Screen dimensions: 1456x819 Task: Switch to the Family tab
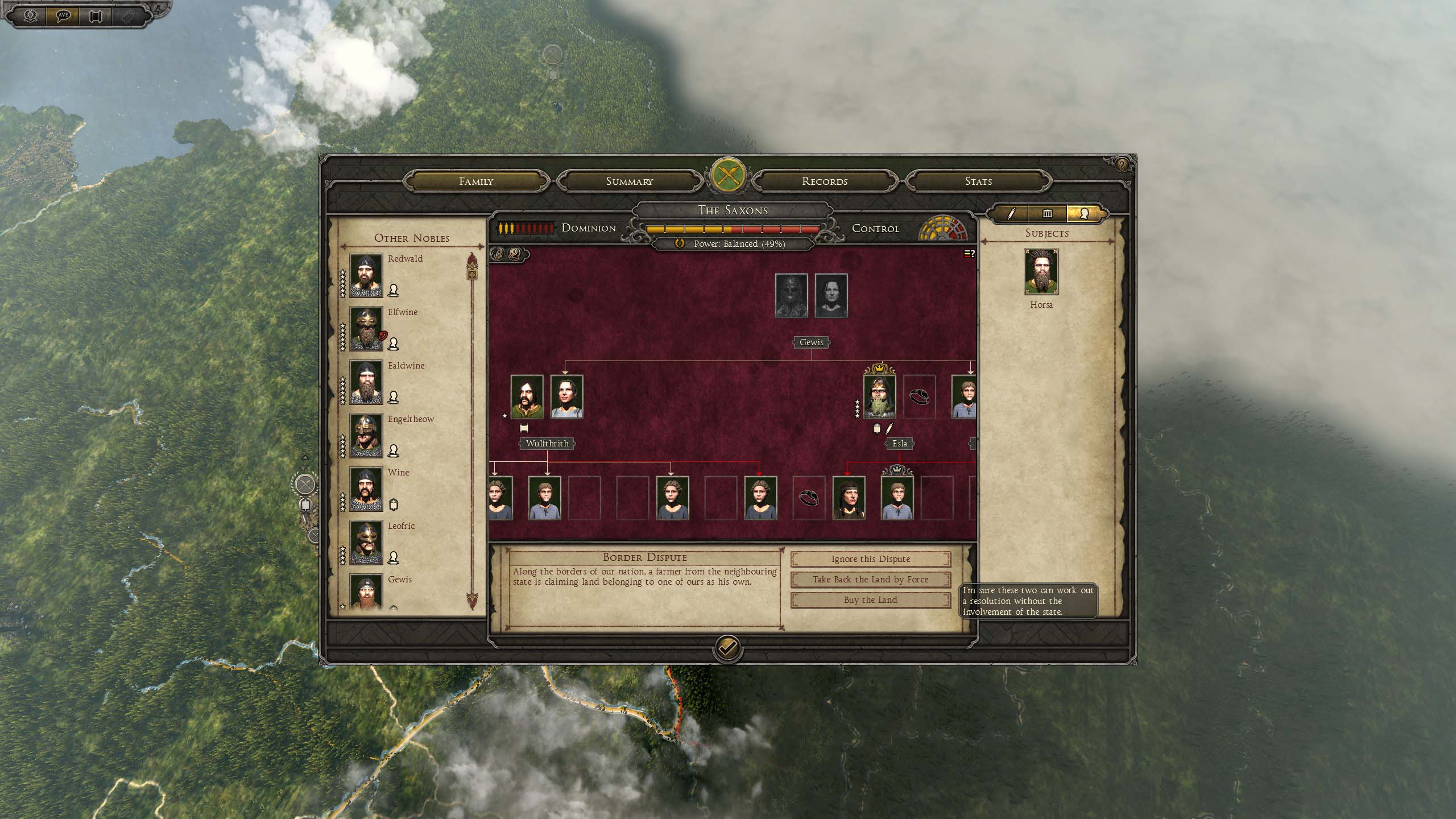click(476, 181)
